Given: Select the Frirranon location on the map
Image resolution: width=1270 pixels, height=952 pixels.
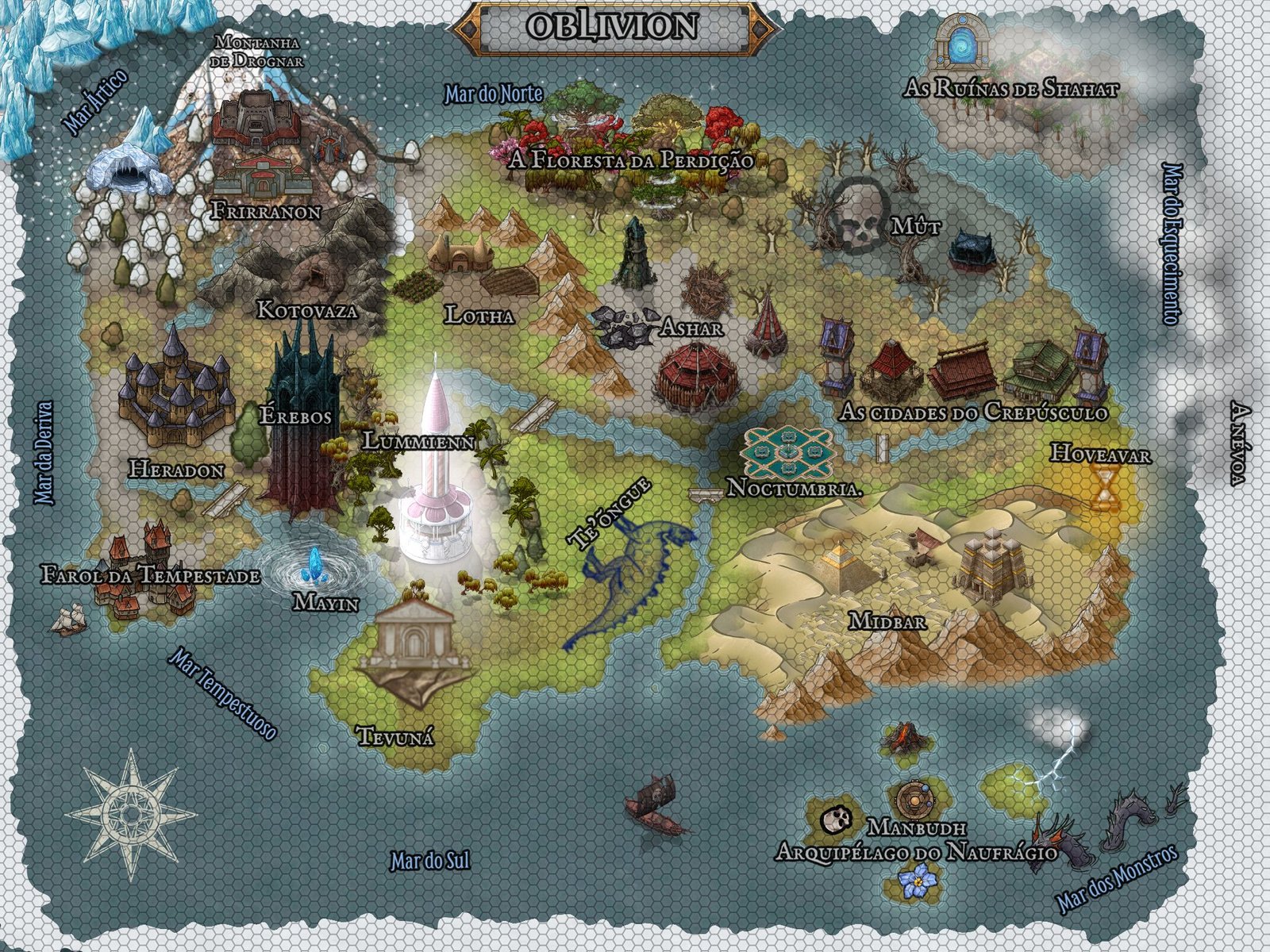Looking at the screenshot, I should (x=266, y=211).
